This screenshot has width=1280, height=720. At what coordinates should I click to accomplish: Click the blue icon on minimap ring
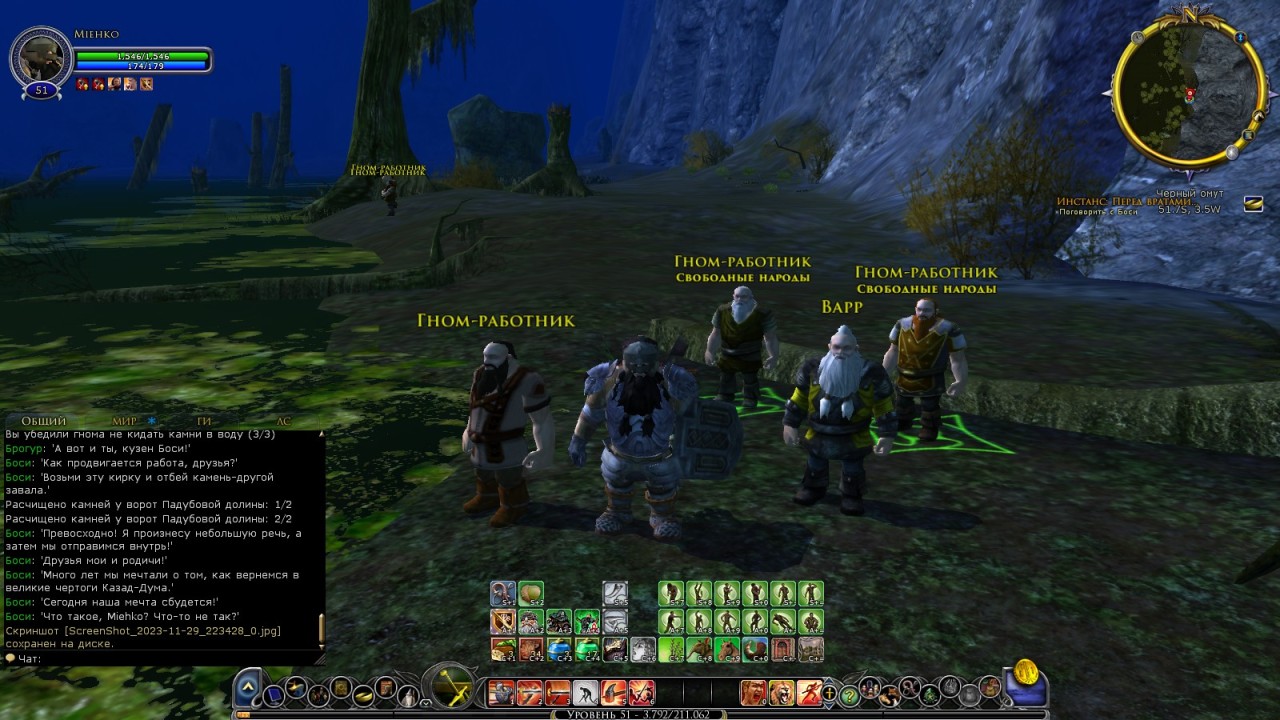[x=1240, y=38]
